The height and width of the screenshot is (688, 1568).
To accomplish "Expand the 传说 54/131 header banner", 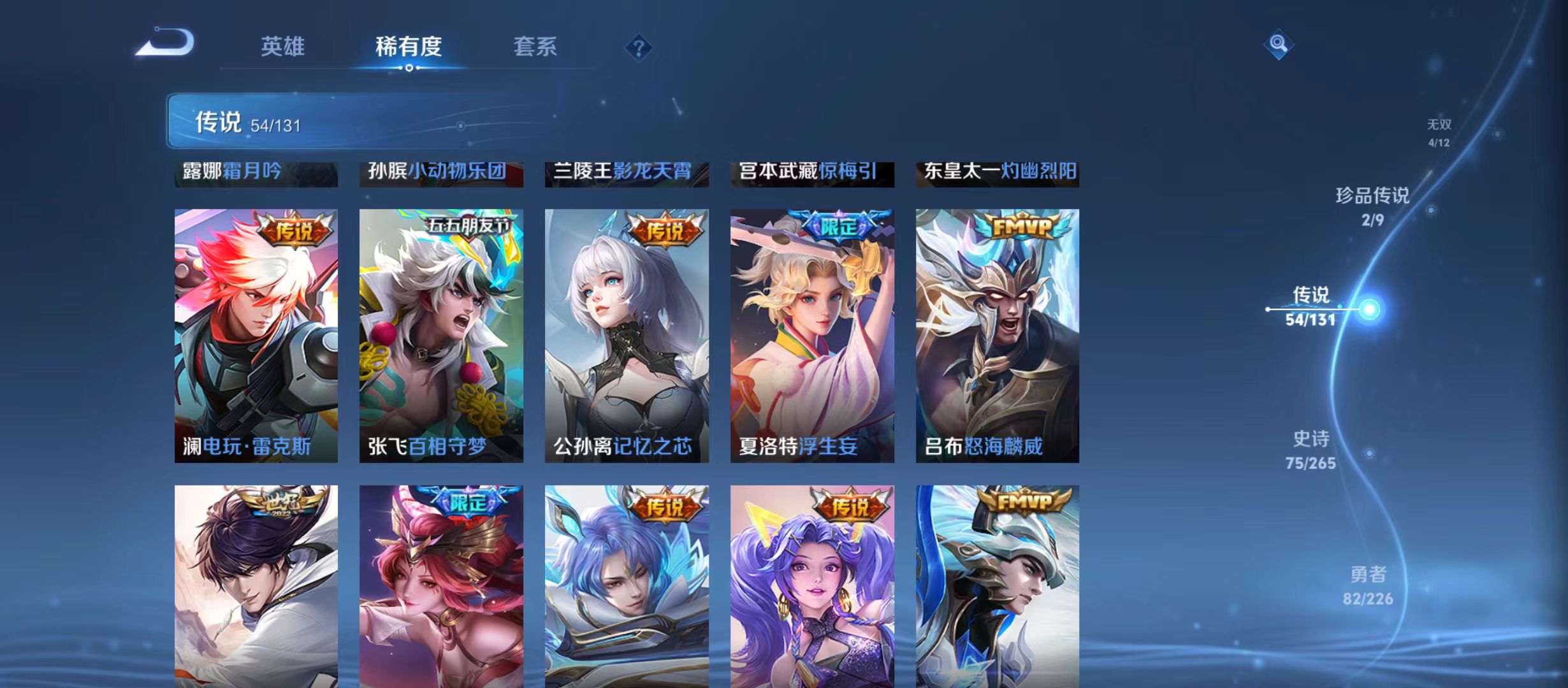I will click(287, 122).
